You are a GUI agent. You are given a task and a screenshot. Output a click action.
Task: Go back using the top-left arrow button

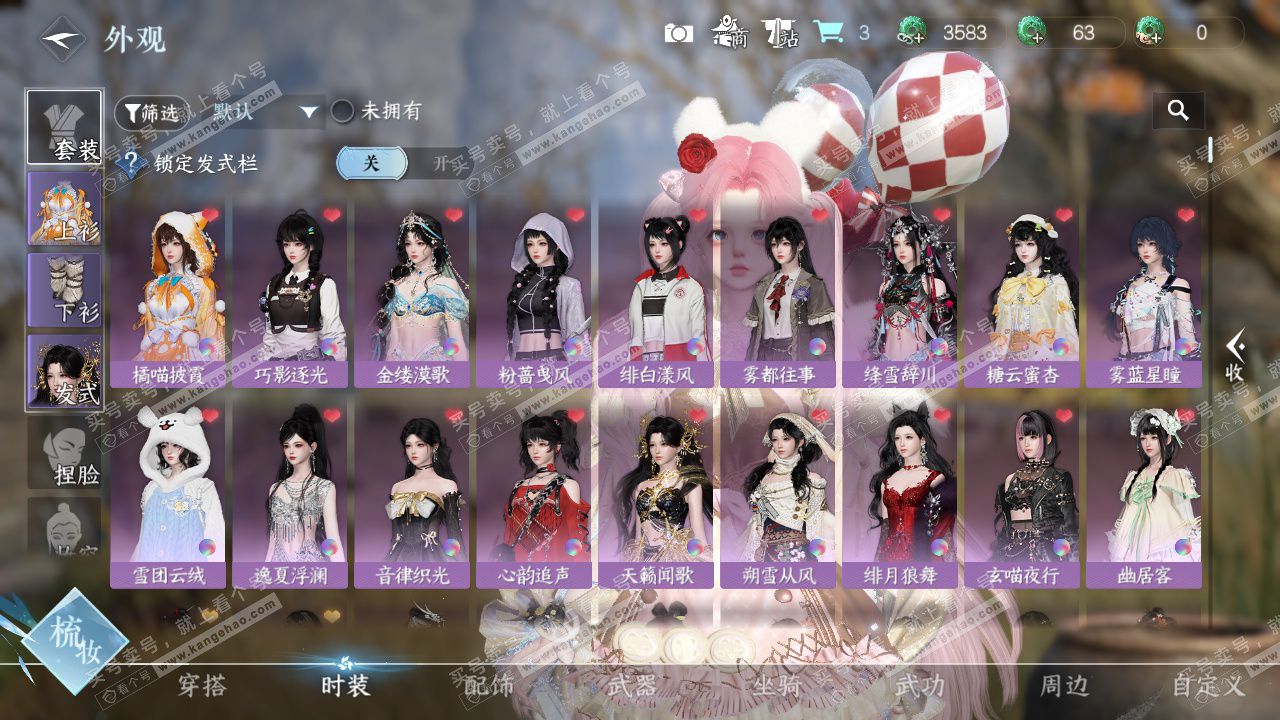click(62, 39)
